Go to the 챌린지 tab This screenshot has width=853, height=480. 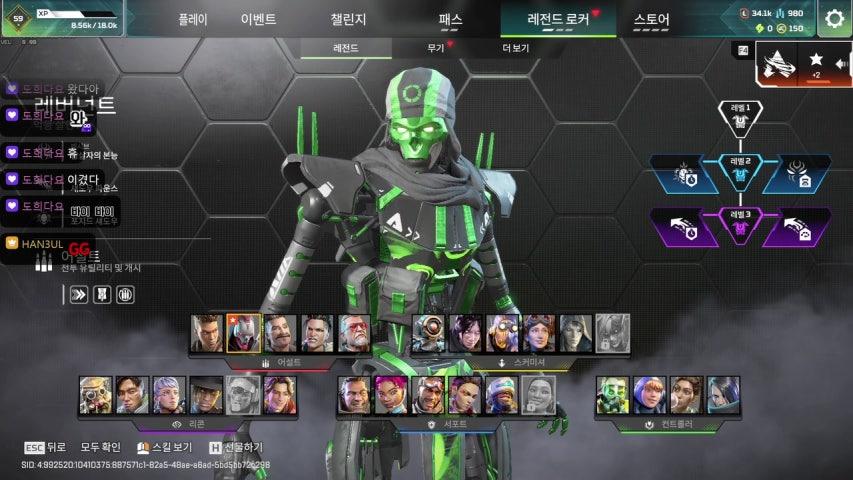(348, 19)
